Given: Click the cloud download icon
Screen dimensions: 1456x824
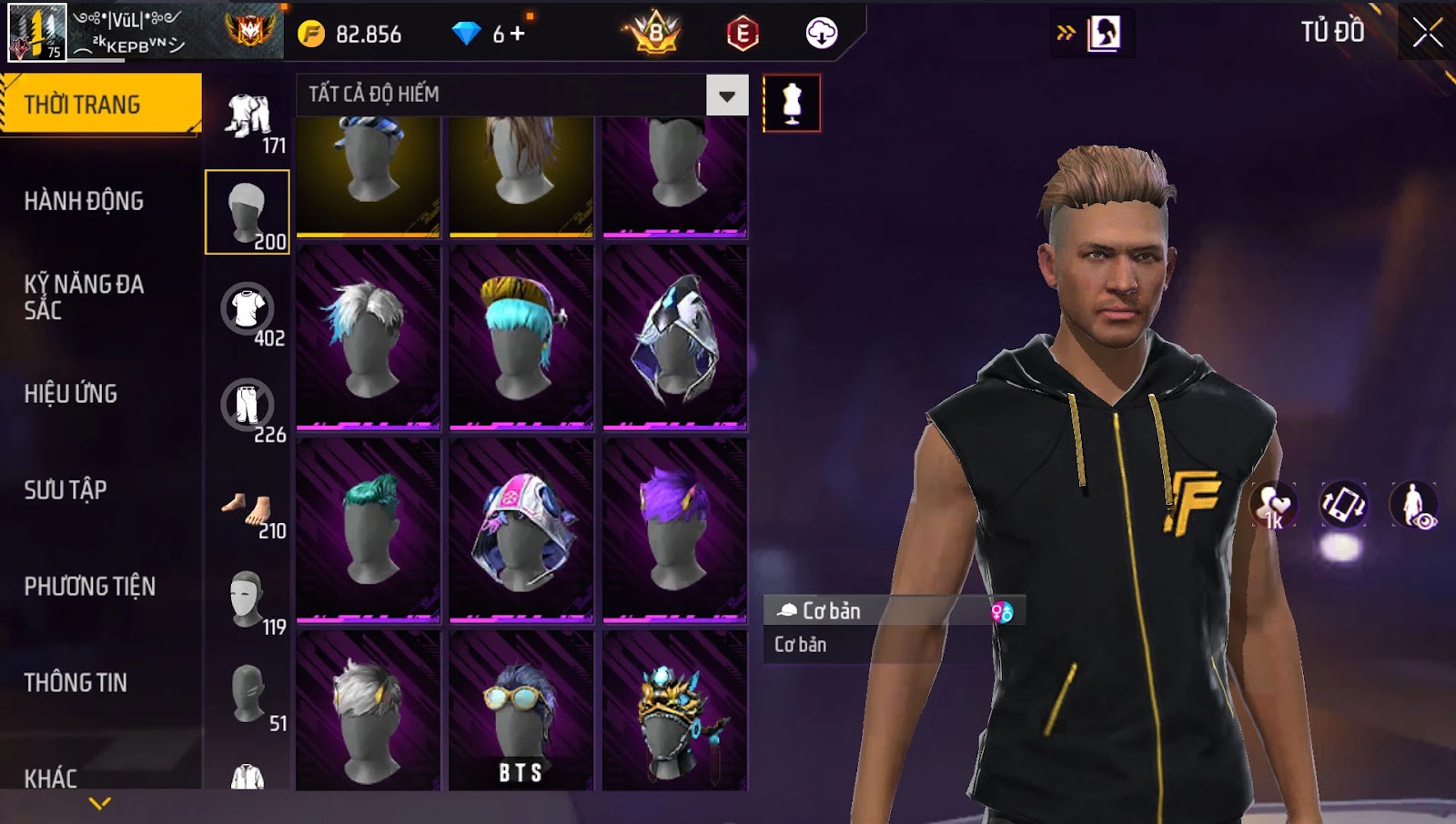Looking at the screenshot, I should (821, 34).
